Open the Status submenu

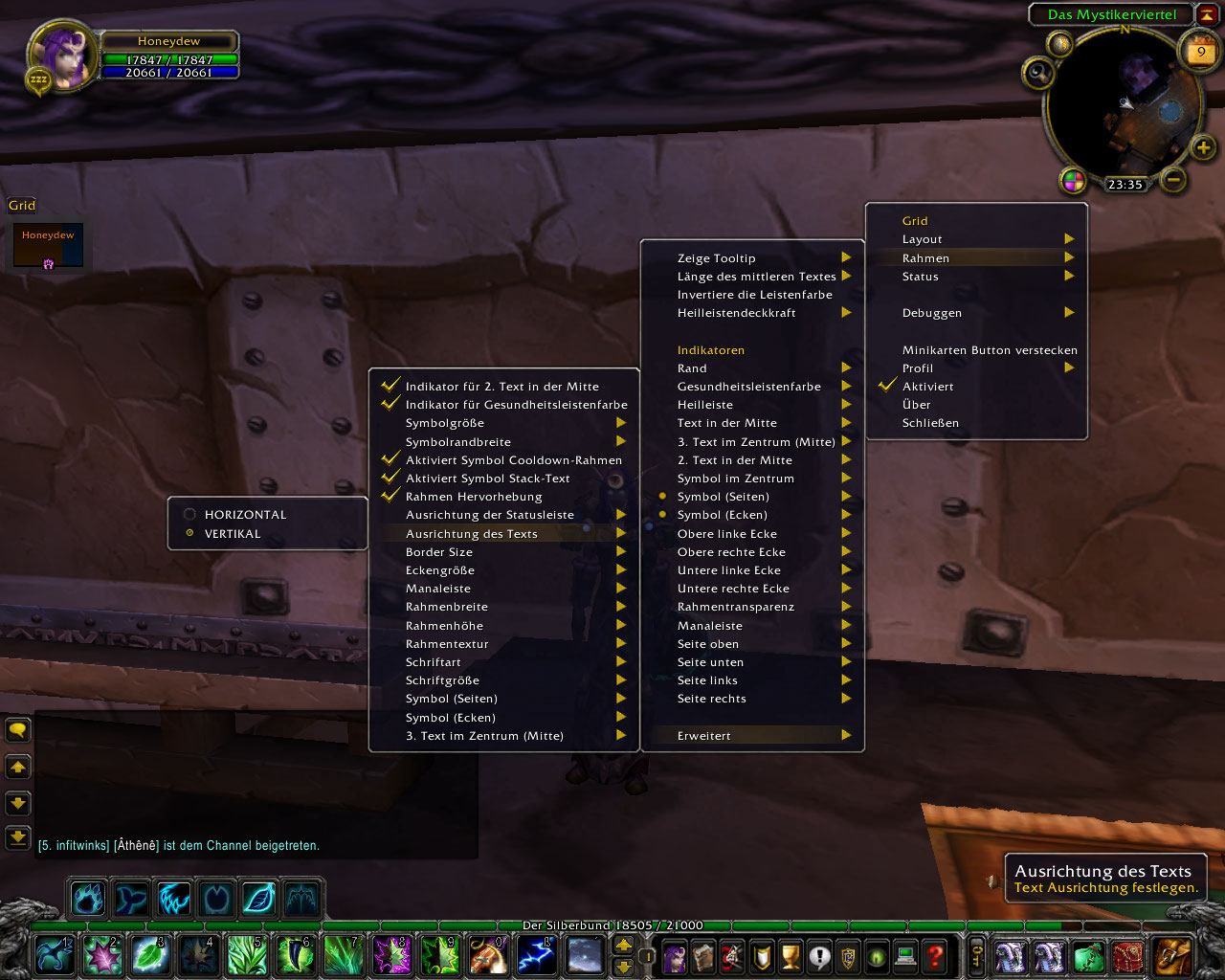tap(921, 277)
